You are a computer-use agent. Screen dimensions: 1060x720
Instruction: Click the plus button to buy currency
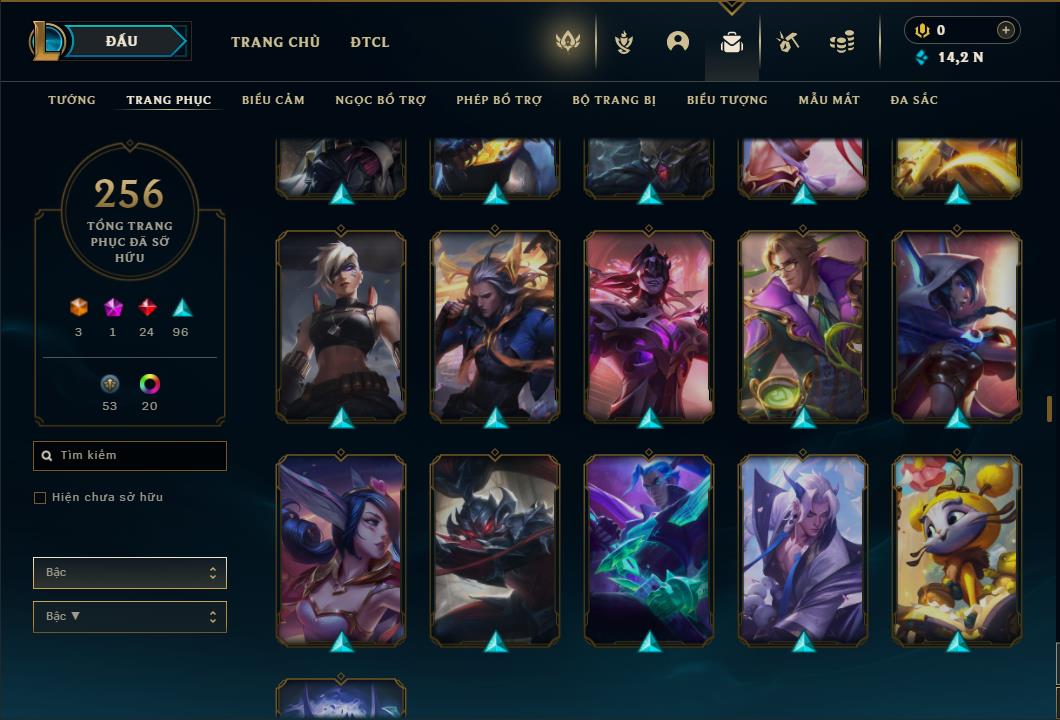1006,30
